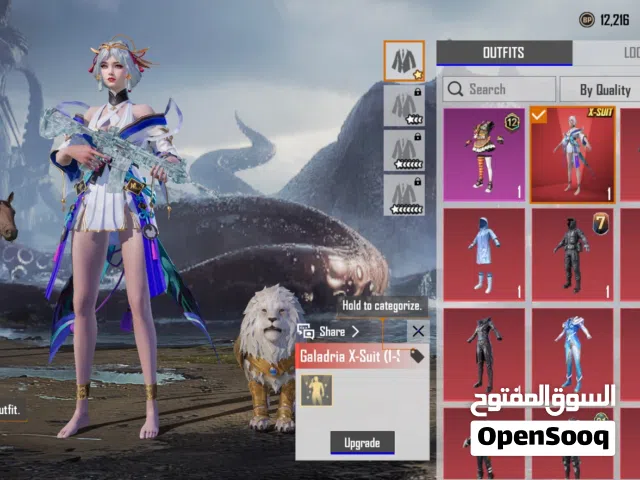Select the black outfit with badge 7
The image size is (640, 480).
572,254
